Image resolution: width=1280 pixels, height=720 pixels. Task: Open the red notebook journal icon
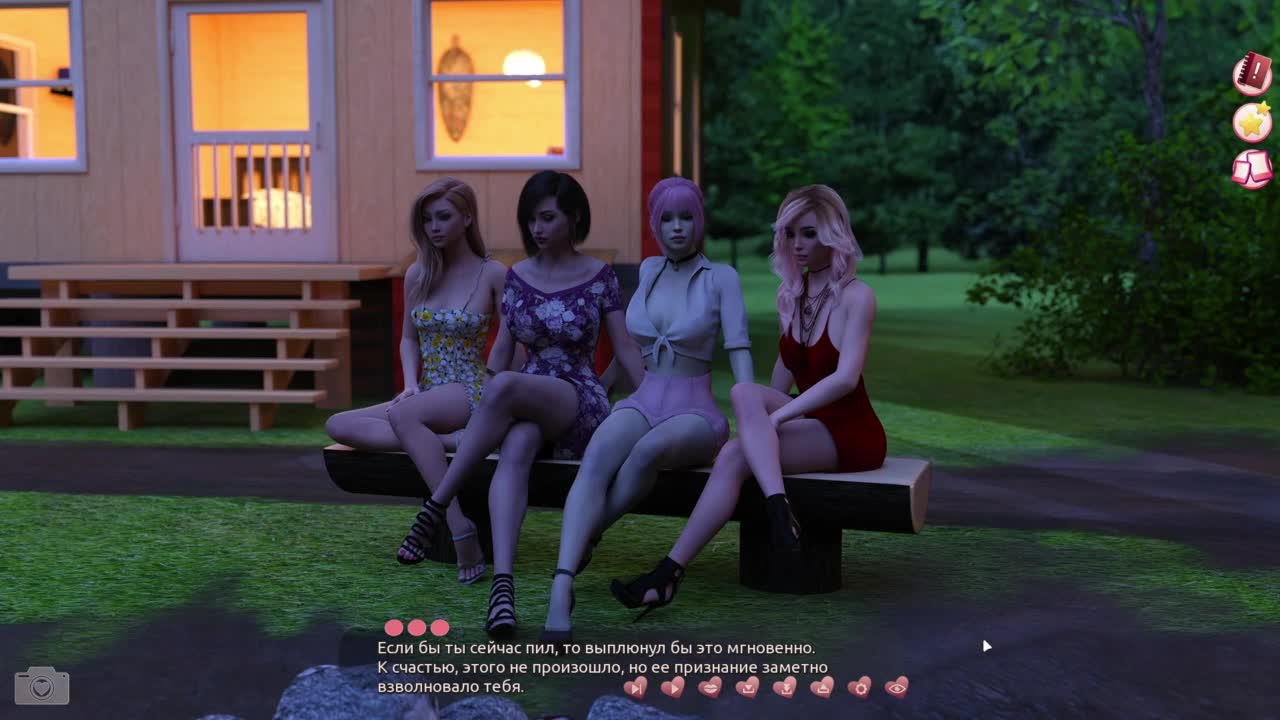(1252, 74)
